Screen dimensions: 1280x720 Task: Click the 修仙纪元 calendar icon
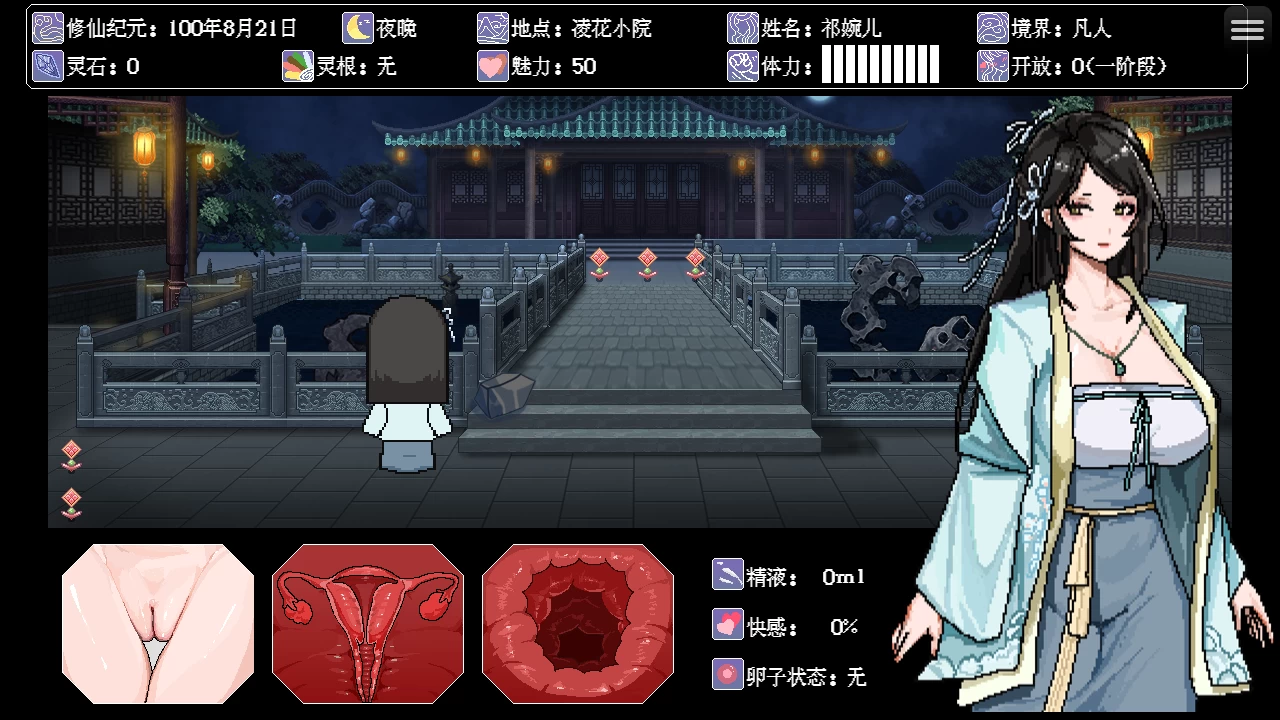48,28
